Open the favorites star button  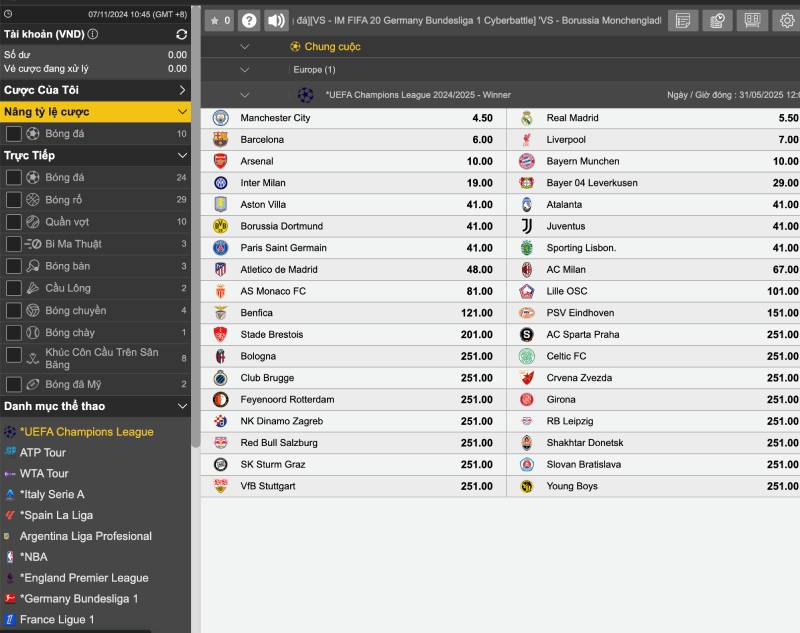coord(220,20)
